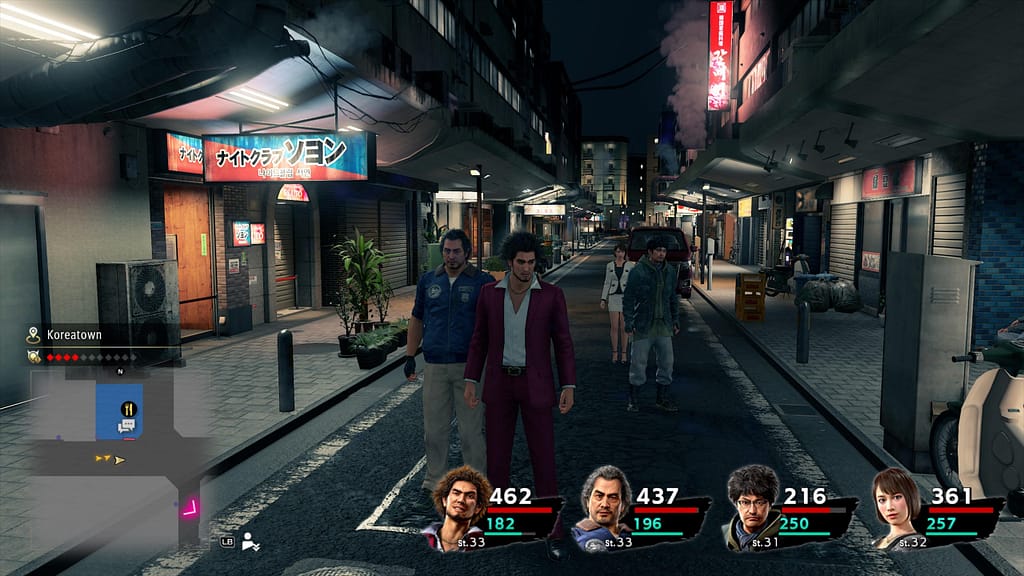This screenshot has width=1024, height=576.
Task: Click the Koreatown location label
Action: [72, 336]
